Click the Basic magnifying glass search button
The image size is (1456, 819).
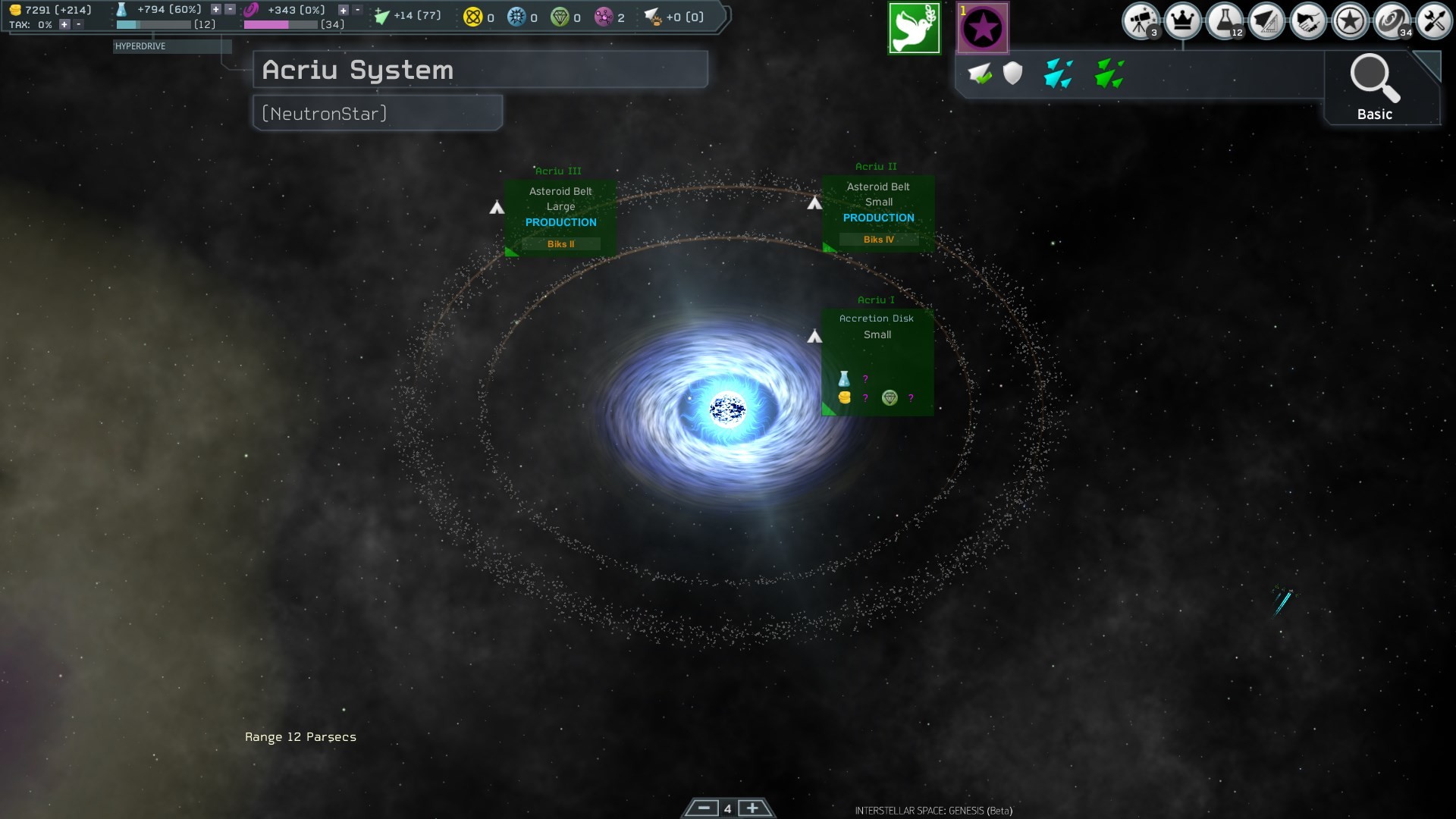coord(1374,87)
